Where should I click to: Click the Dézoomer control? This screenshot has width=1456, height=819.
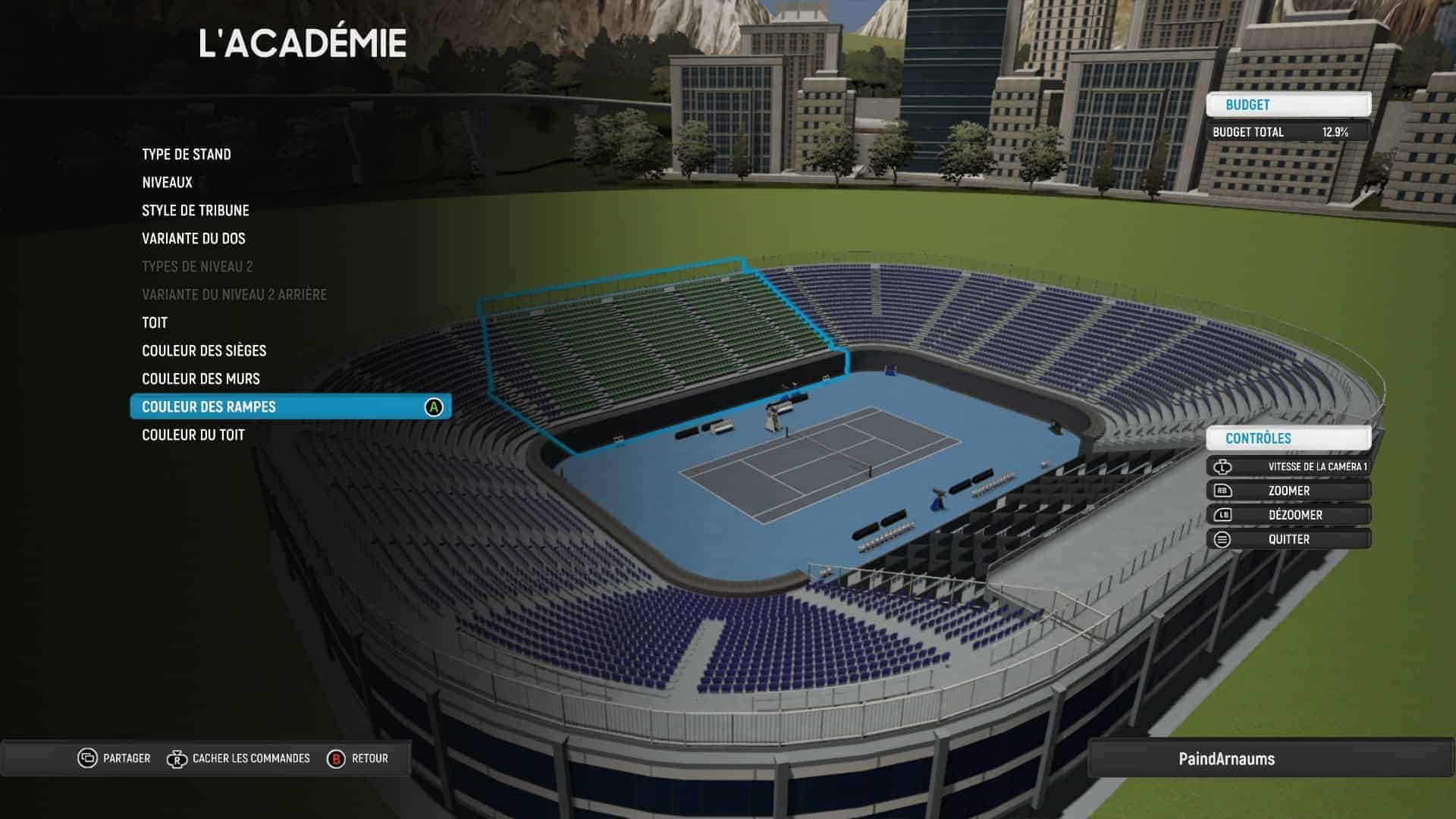coord(1288,516)
